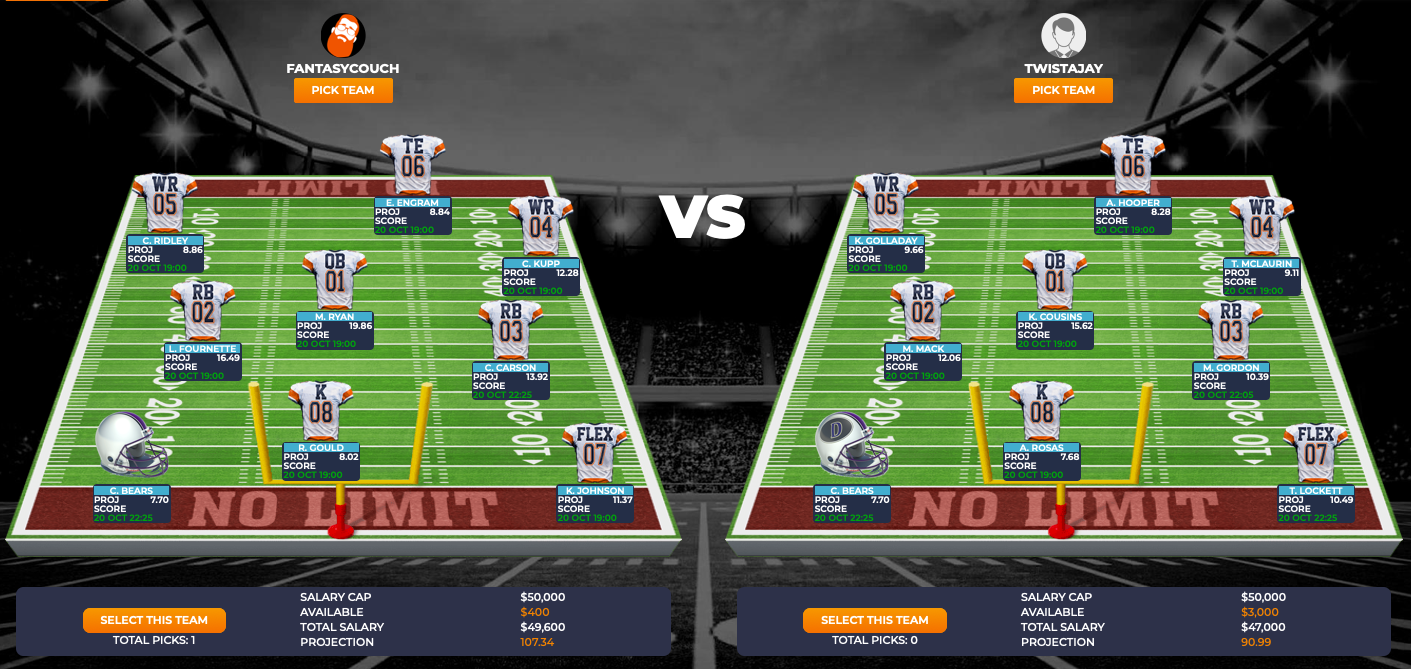Choose C. Carson running back card
This screenshot has width=1411, height=669.
[x=511, y=381]
